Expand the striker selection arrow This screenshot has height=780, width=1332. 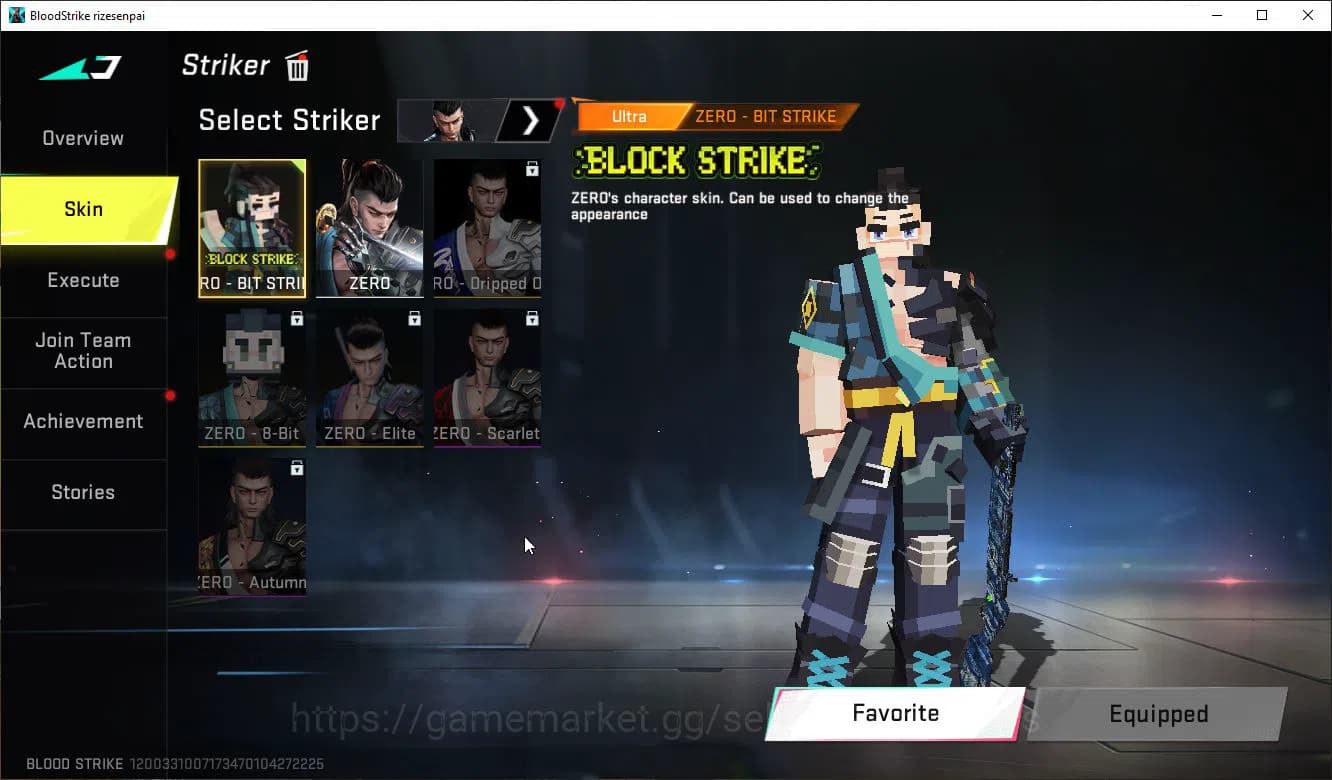(x=530, y=119)
